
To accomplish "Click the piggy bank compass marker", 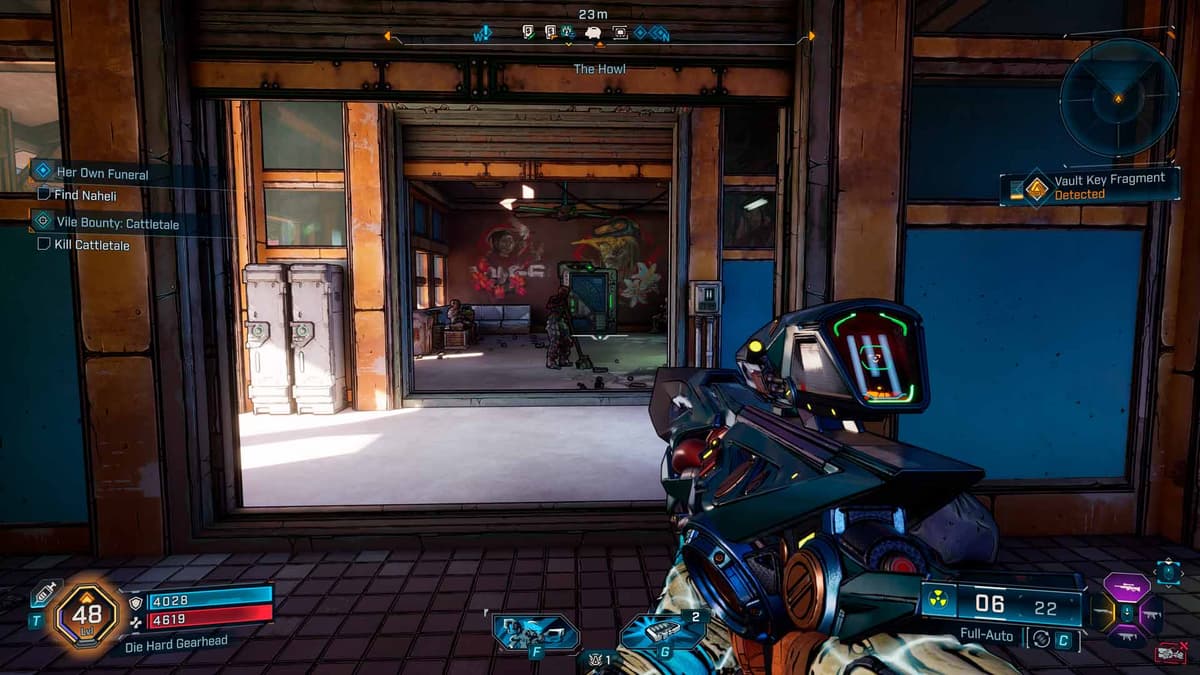I will click(x=593, y=33).
